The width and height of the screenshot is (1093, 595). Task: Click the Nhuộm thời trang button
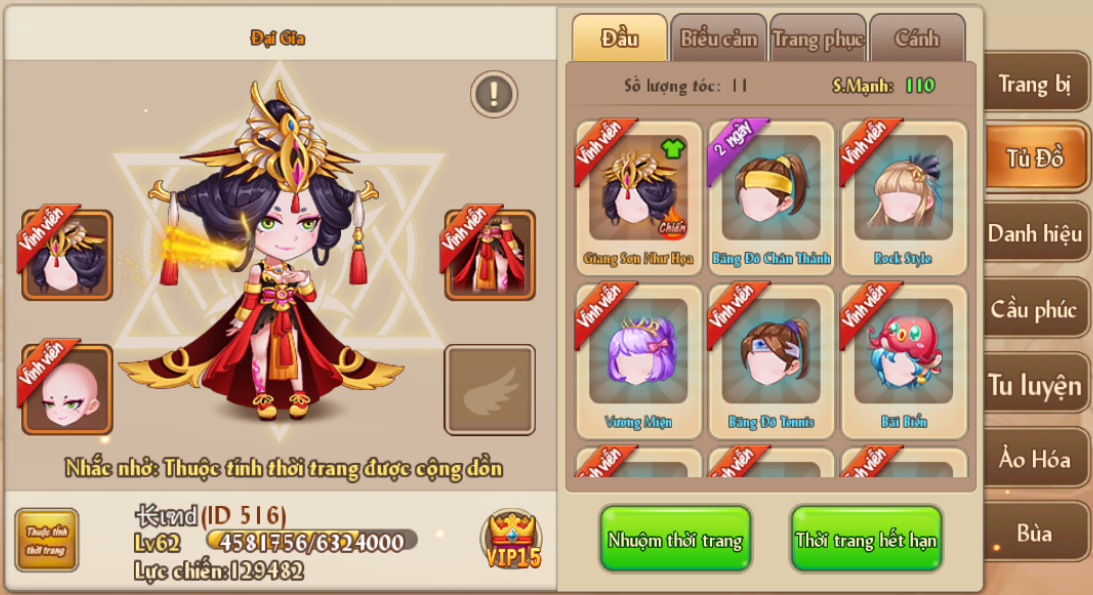point(675,540)
